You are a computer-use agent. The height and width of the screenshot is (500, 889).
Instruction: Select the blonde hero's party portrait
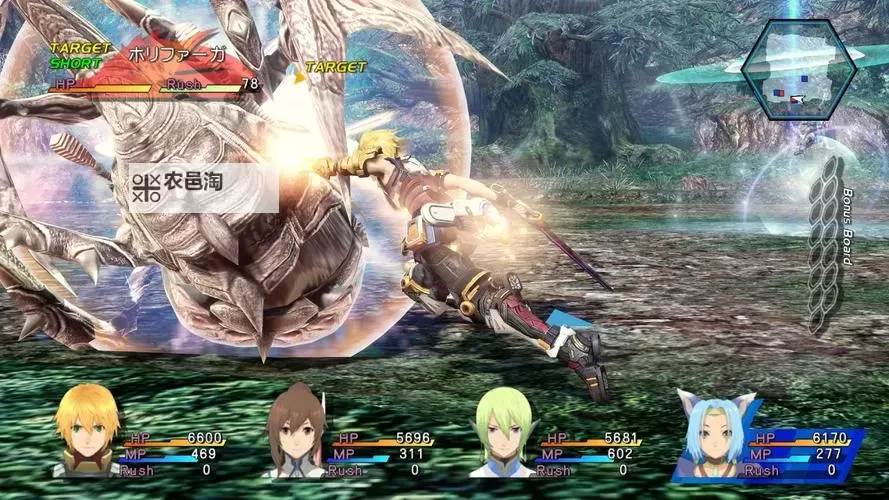click(88, 430)
